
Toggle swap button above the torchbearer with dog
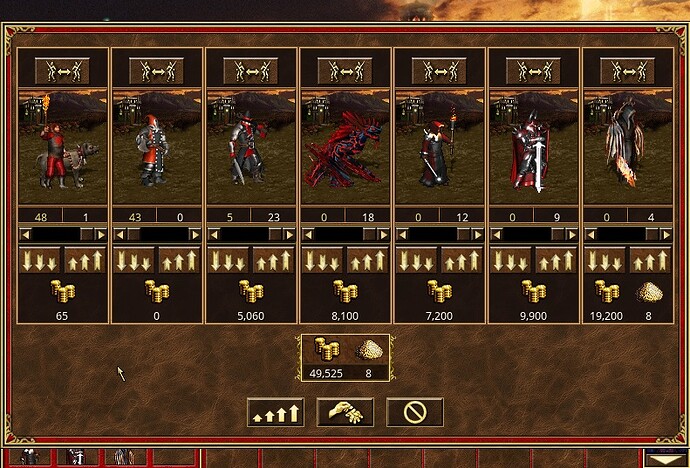tap(62, 70)
